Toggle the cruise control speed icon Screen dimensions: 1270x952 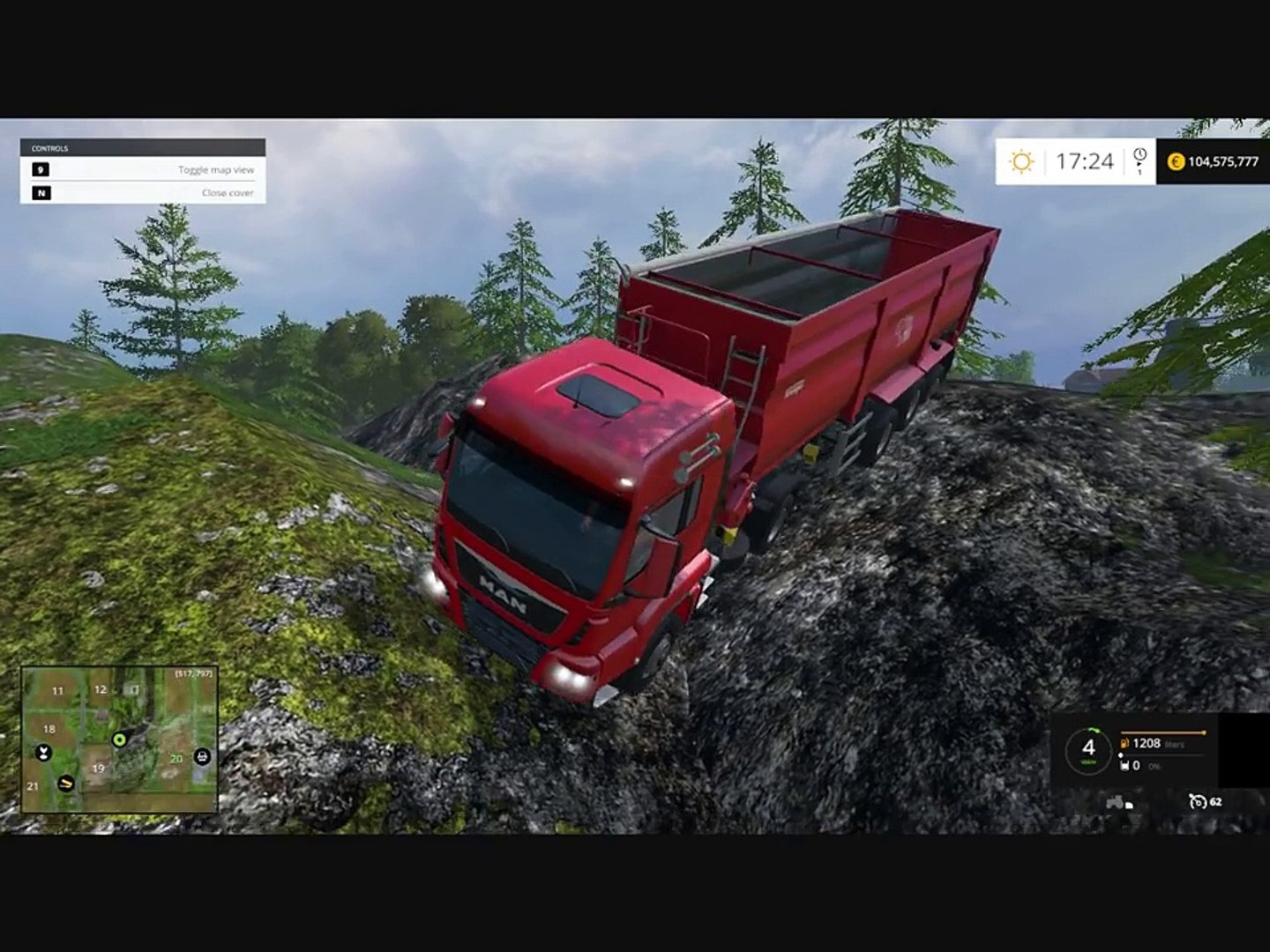(x=1197, y=801)
